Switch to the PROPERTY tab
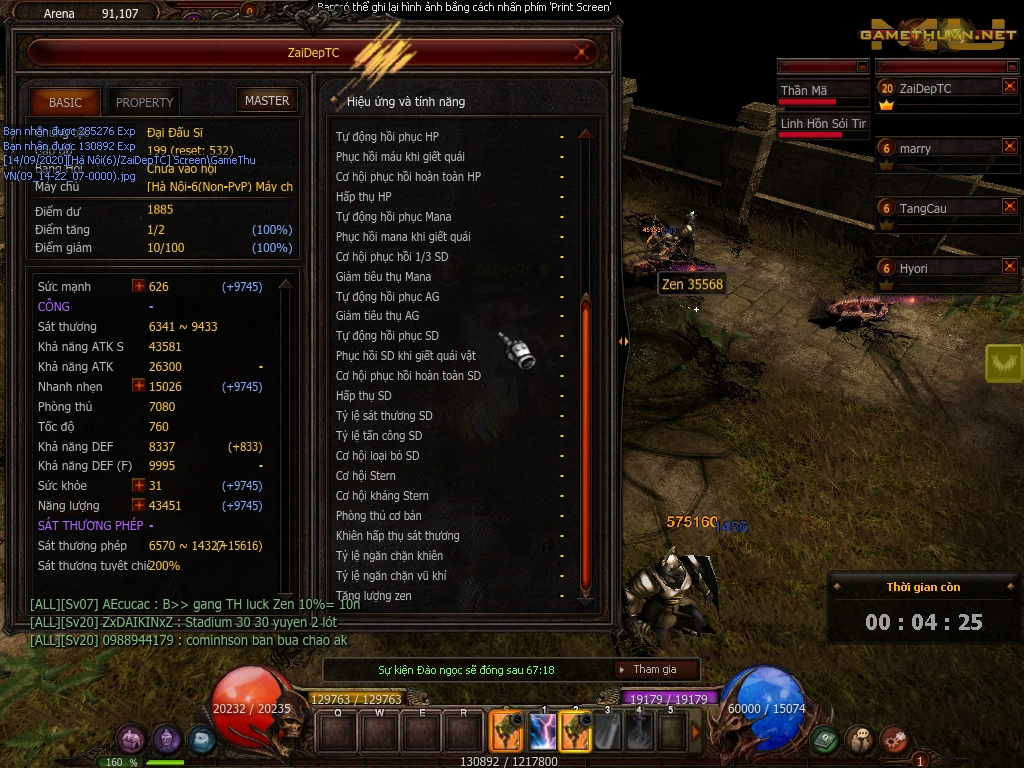1024x768 pixels. point(144,102)
